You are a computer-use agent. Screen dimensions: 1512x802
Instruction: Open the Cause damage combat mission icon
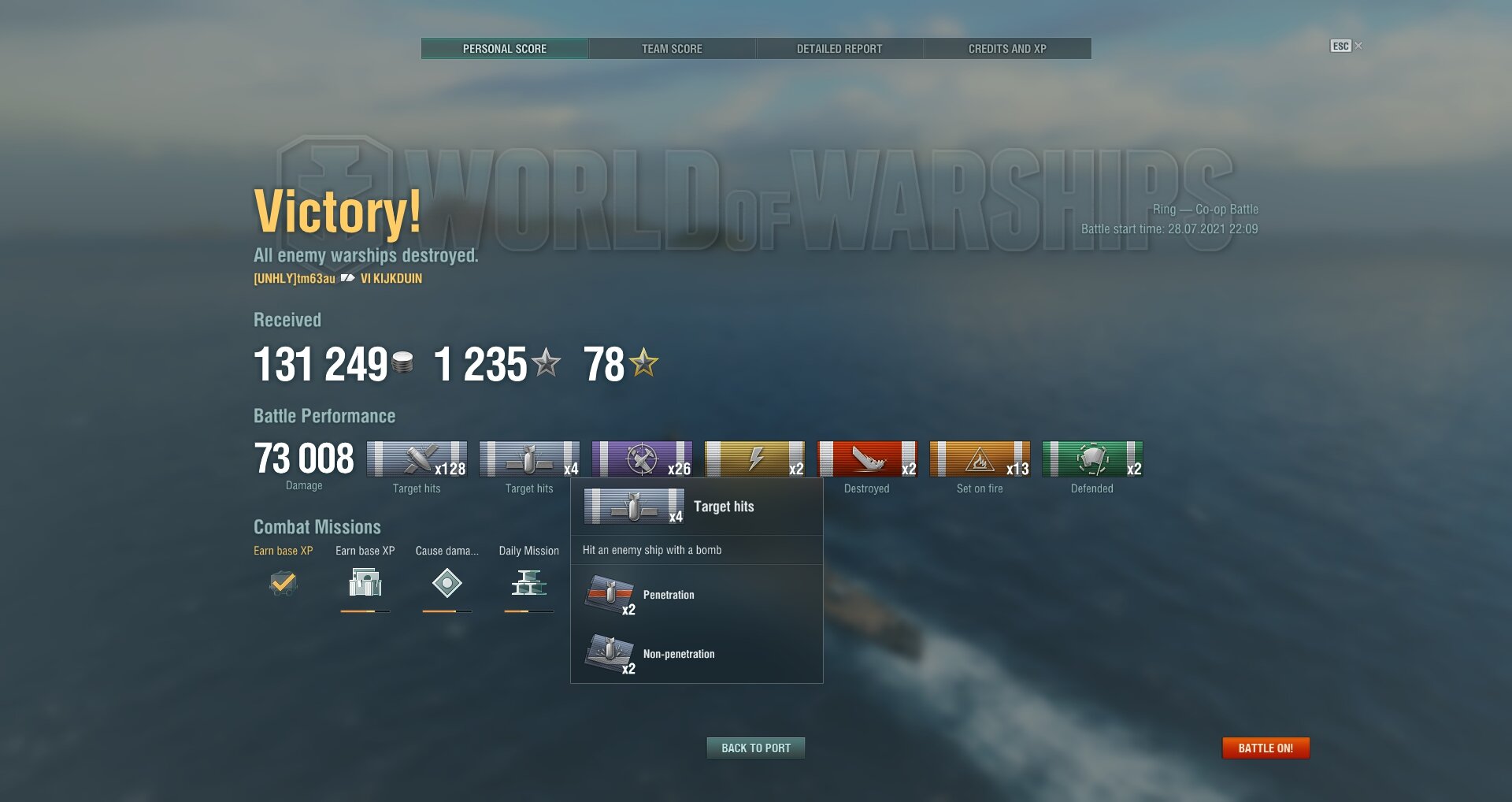447,584
